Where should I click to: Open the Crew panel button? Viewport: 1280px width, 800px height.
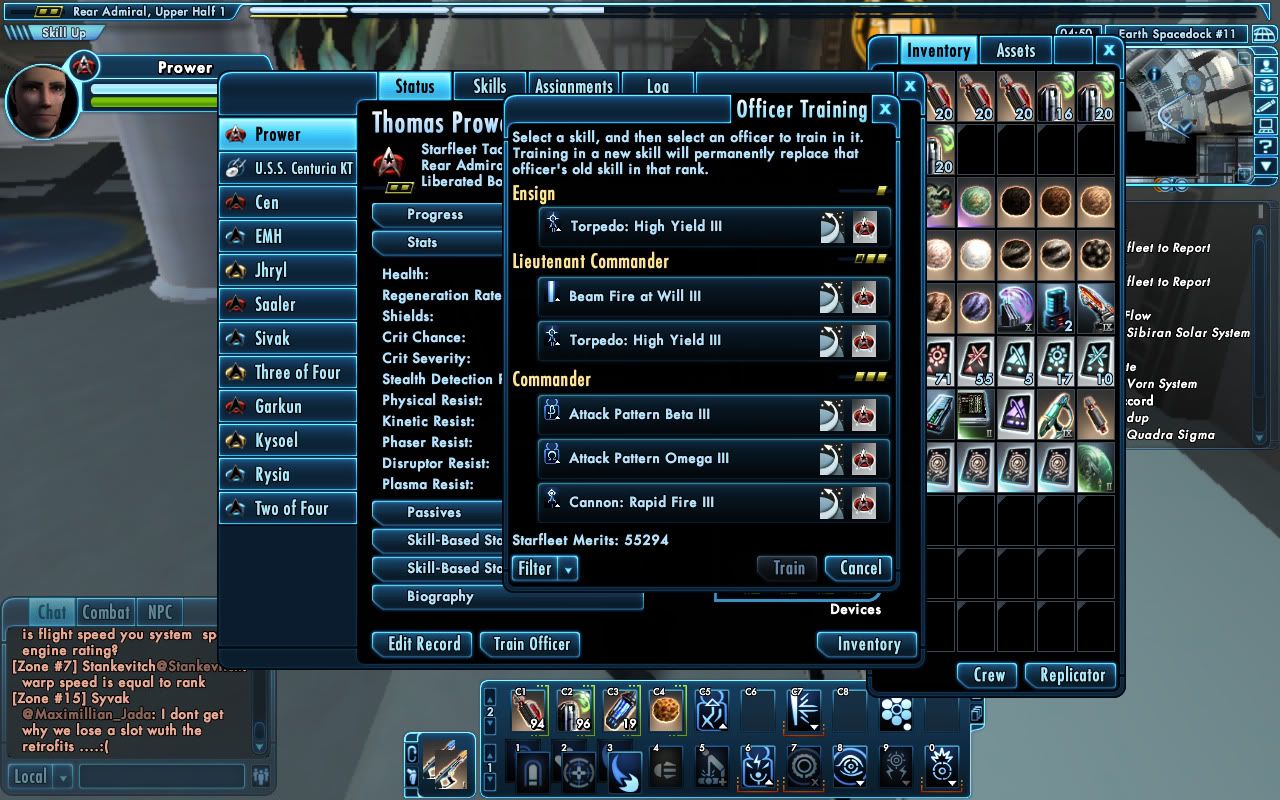point(988,675)
